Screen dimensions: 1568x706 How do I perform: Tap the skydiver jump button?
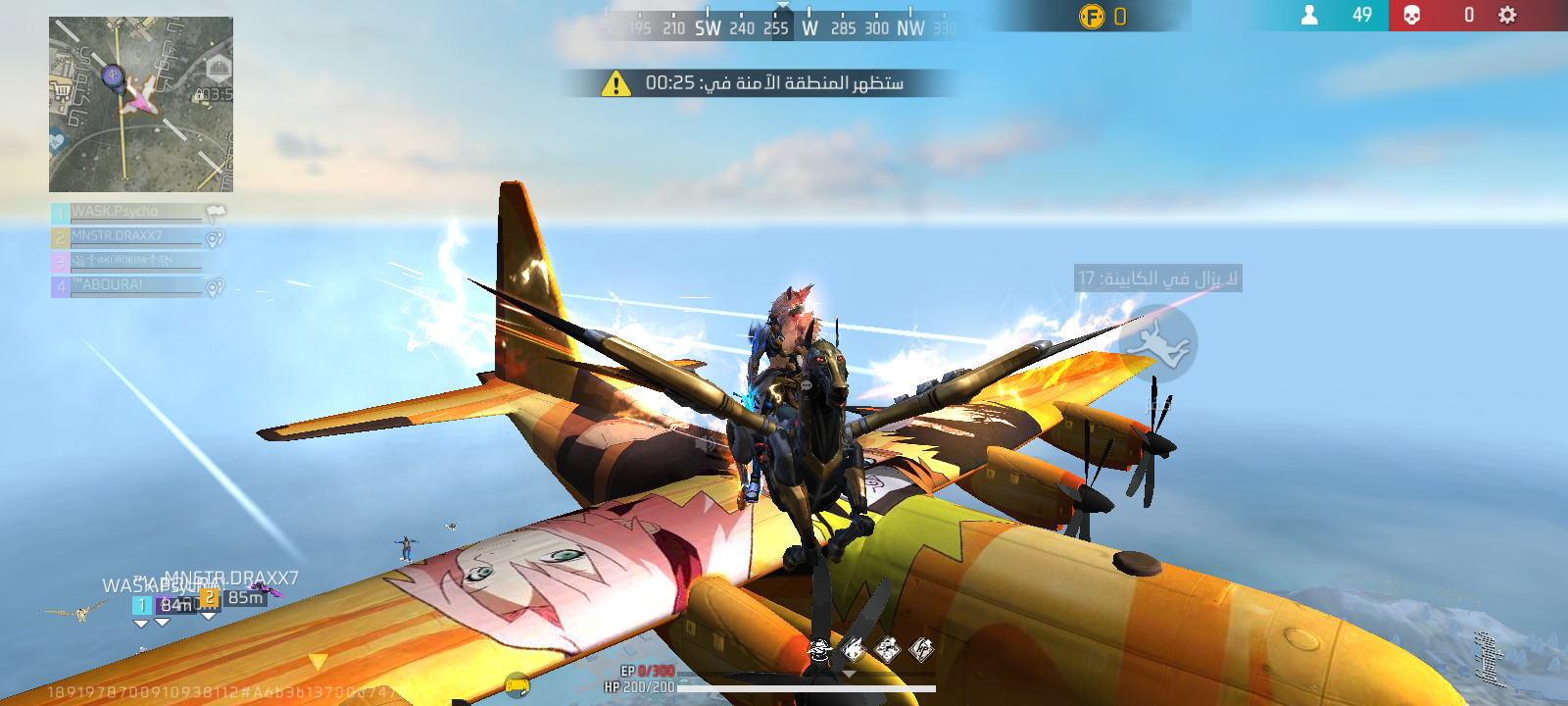(x=1157, y=343)
